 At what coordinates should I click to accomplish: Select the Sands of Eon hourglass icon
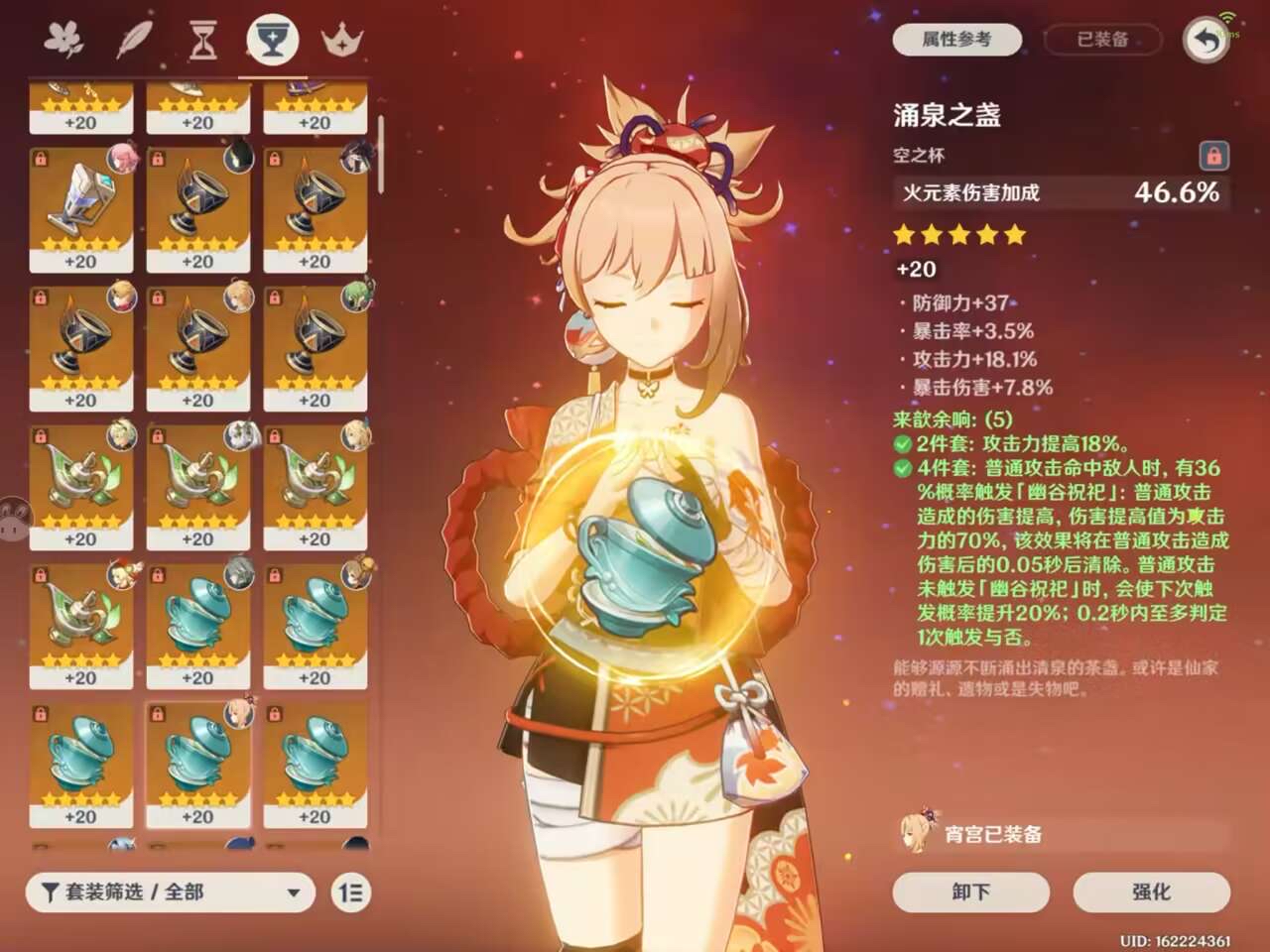tap(202, 37)
